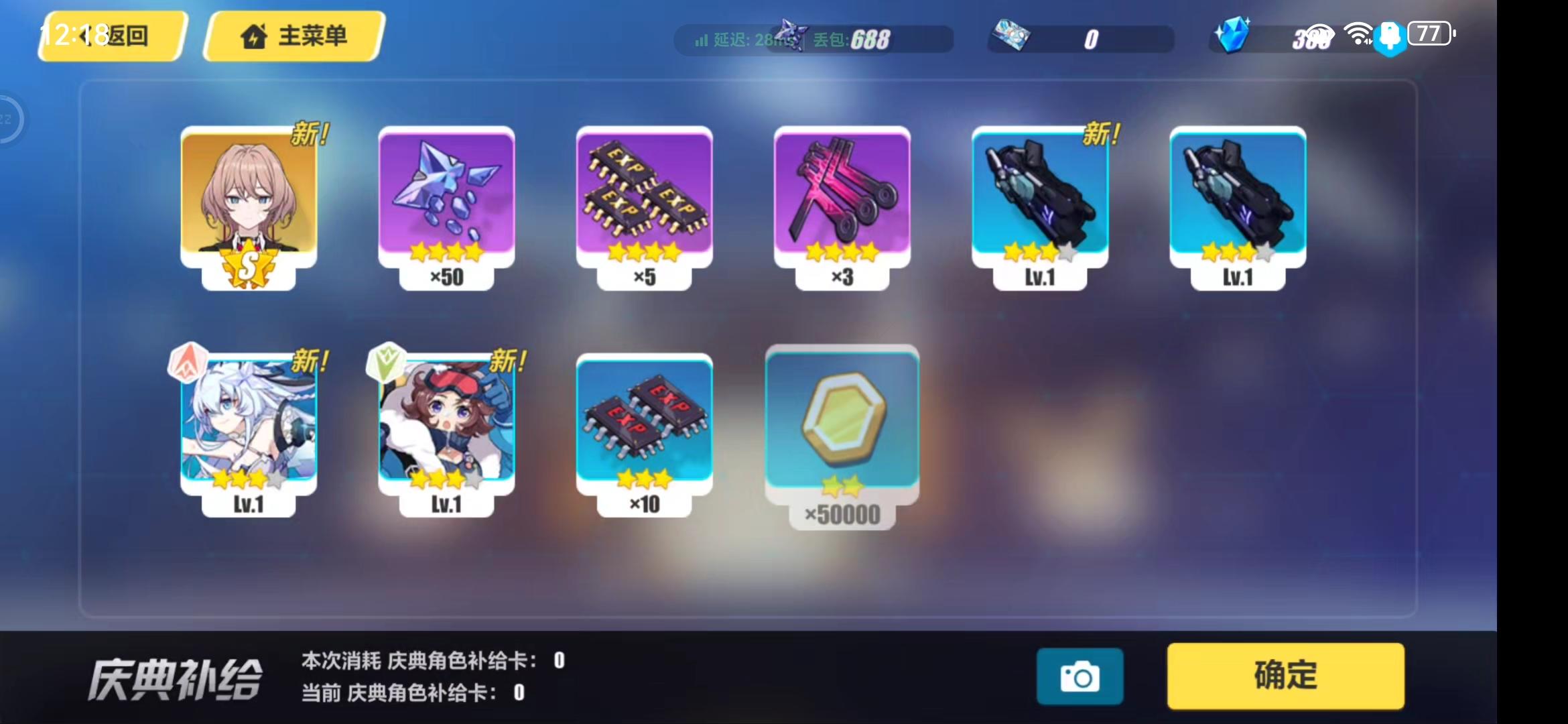Select the ×50 crystal fragments reward
Image resolution: width=1568 pixels, height=724 pixels.
(x=446, y=201)
